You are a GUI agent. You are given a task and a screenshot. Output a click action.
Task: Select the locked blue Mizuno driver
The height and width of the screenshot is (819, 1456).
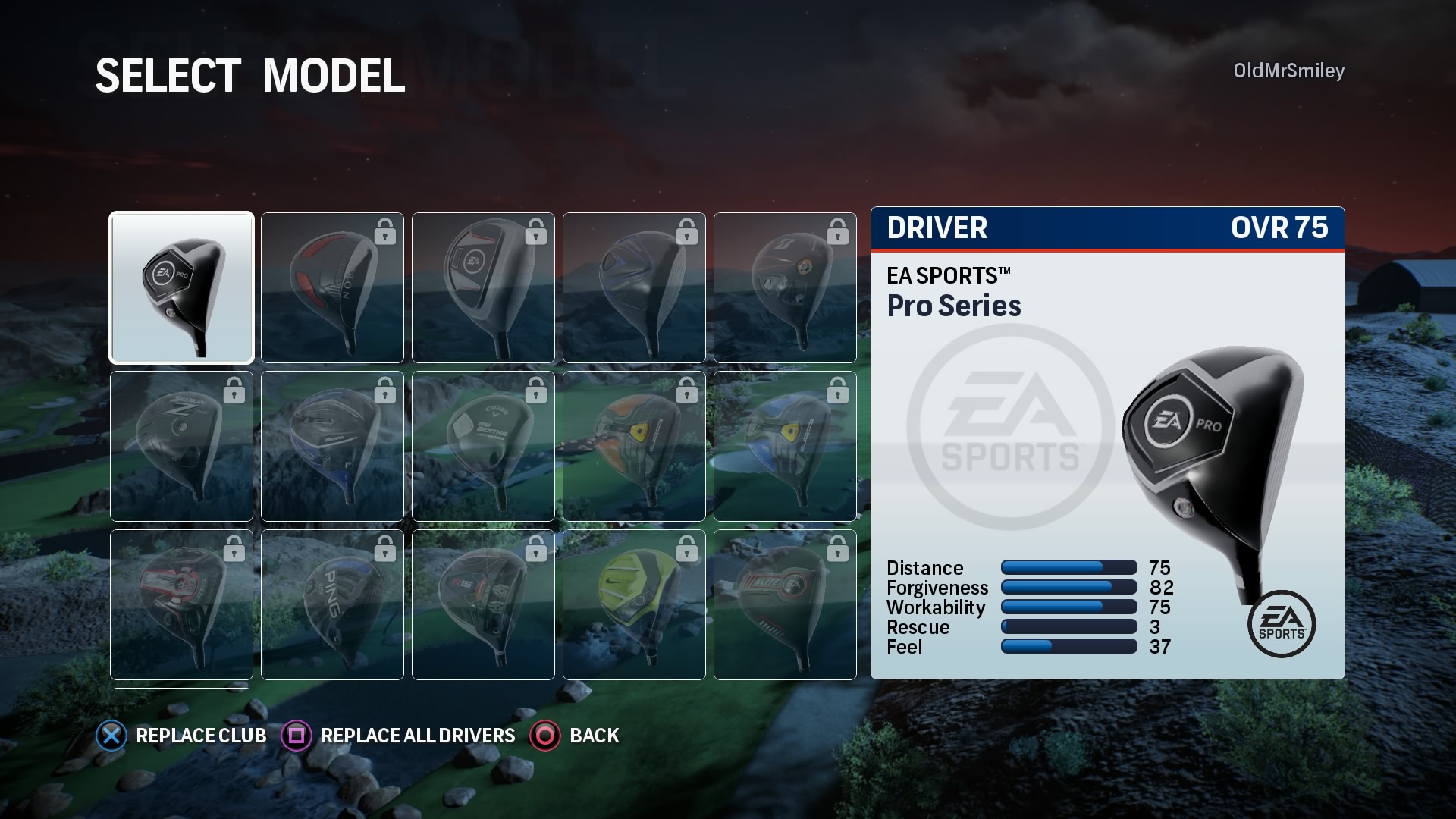pos(332,446)
